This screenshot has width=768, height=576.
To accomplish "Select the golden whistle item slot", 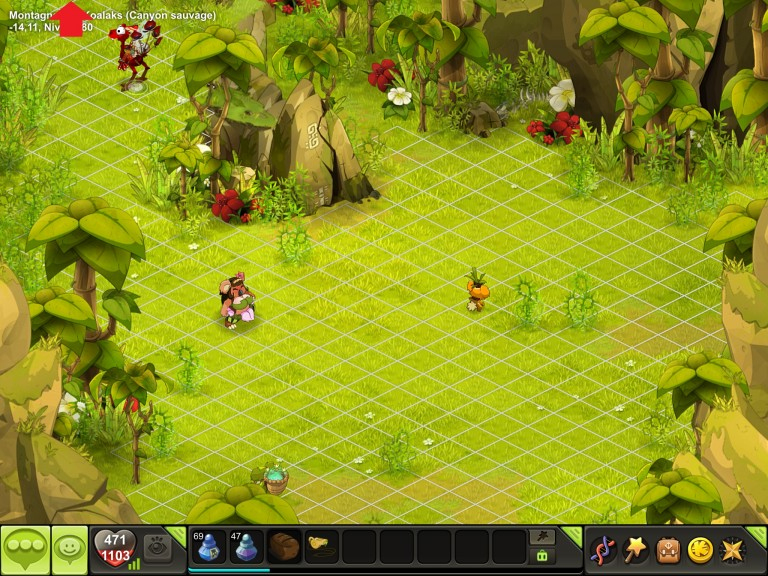I will tap(322, 547).
